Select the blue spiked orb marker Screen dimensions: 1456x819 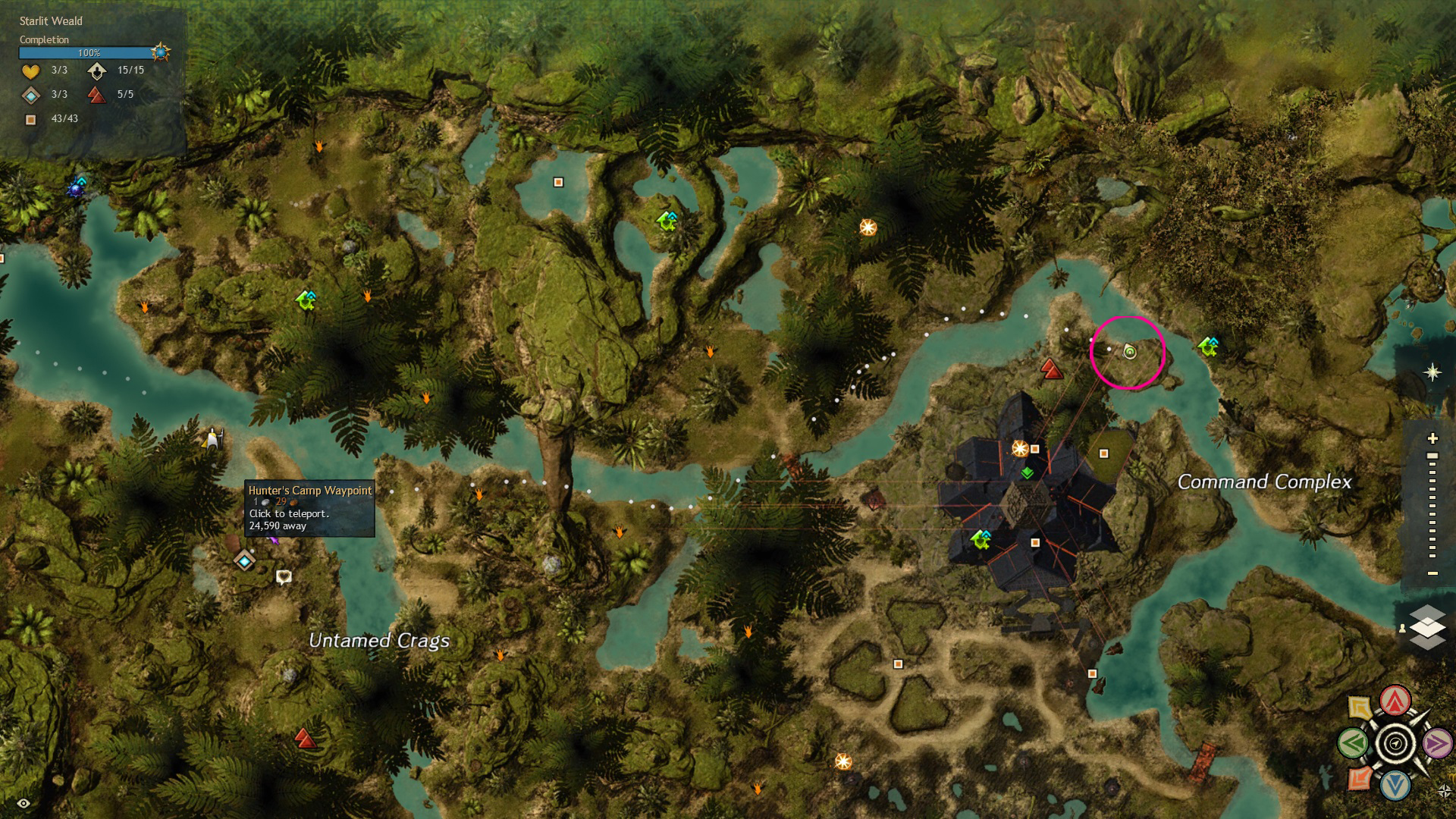pyautogui.click(x=77, y=187)
